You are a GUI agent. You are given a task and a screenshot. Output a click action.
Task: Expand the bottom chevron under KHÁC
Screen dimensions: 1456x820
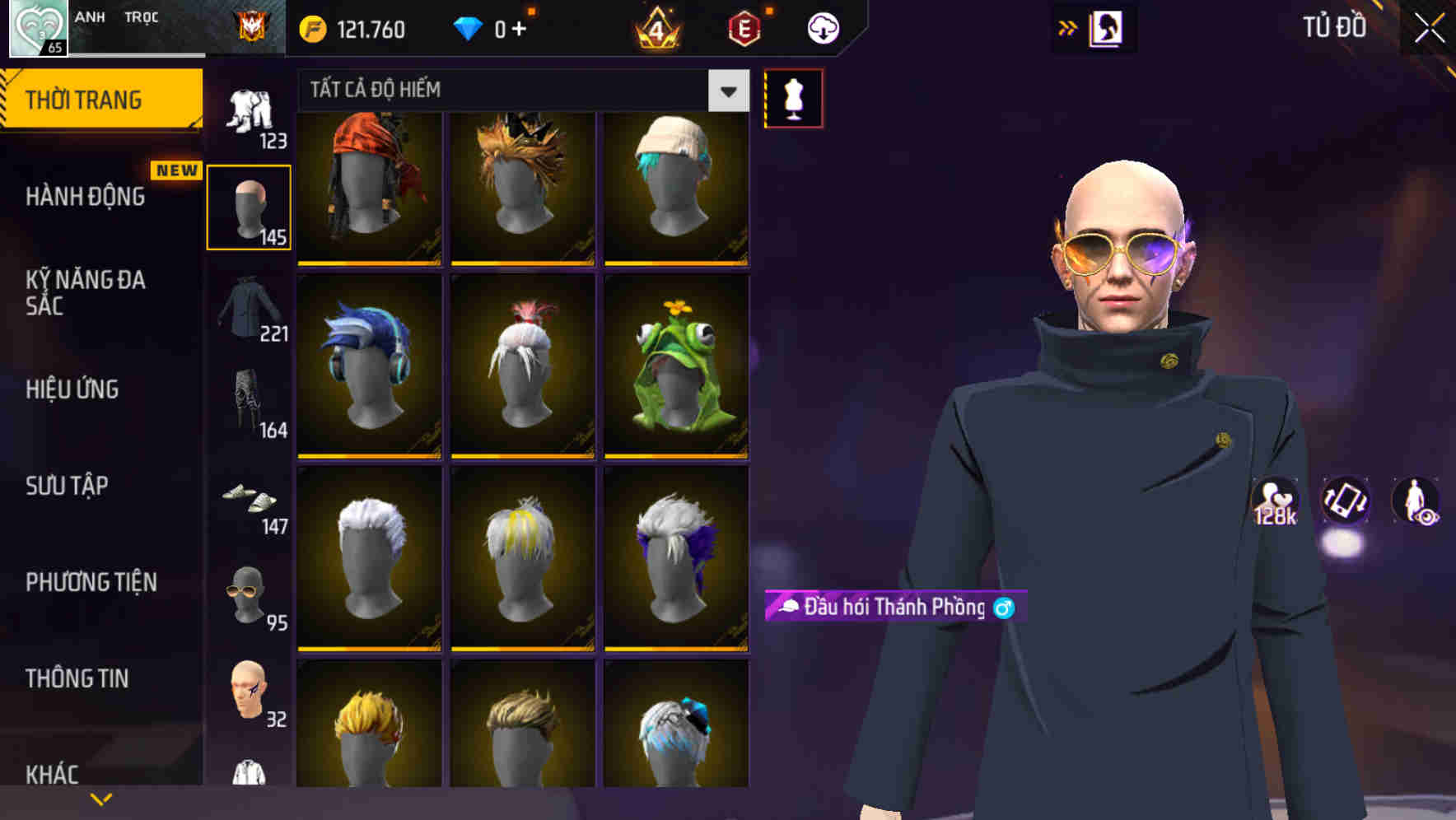[101, 798]
